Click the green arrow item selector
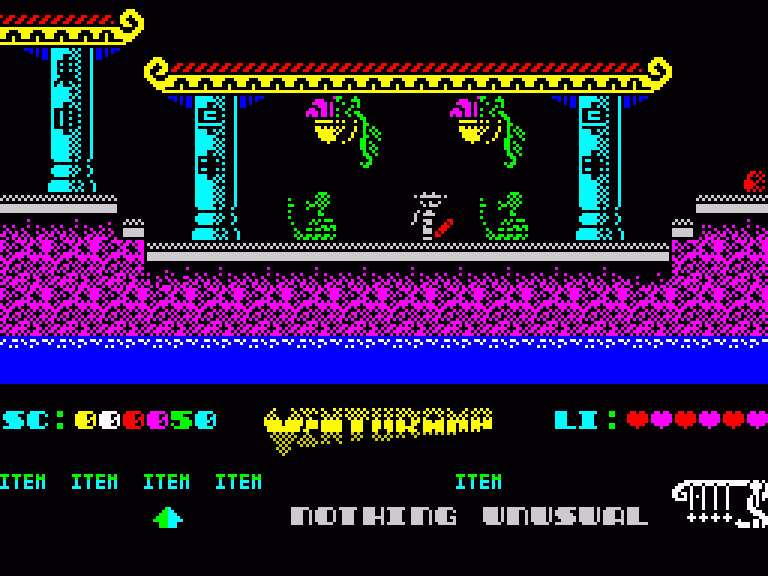The height and width of the screenshot is (576, 768). (x=167, y=517)
